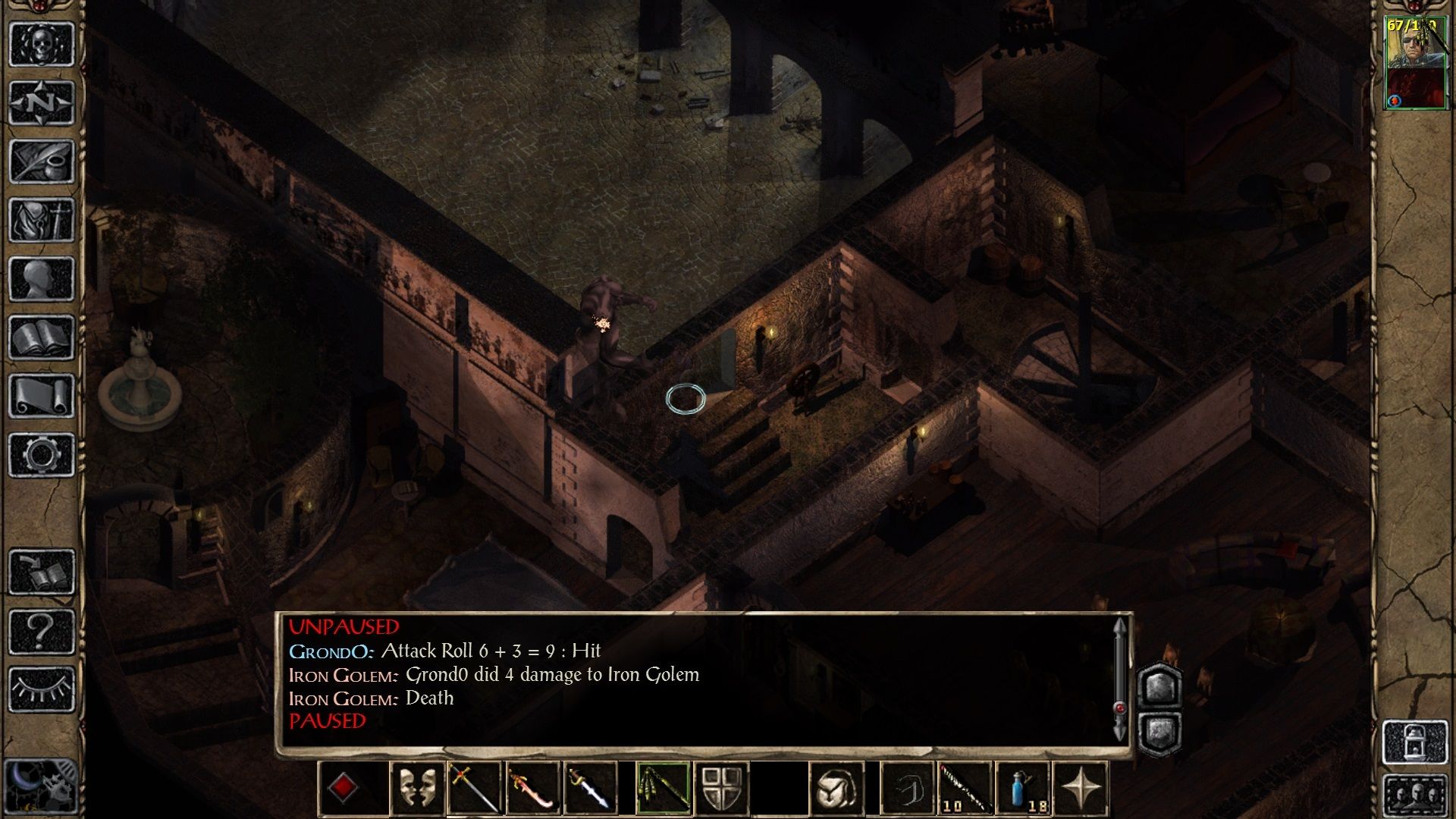Select the Grond0 character portrait
This screenshot has width=1456, height=819.
pos(1415,64)
